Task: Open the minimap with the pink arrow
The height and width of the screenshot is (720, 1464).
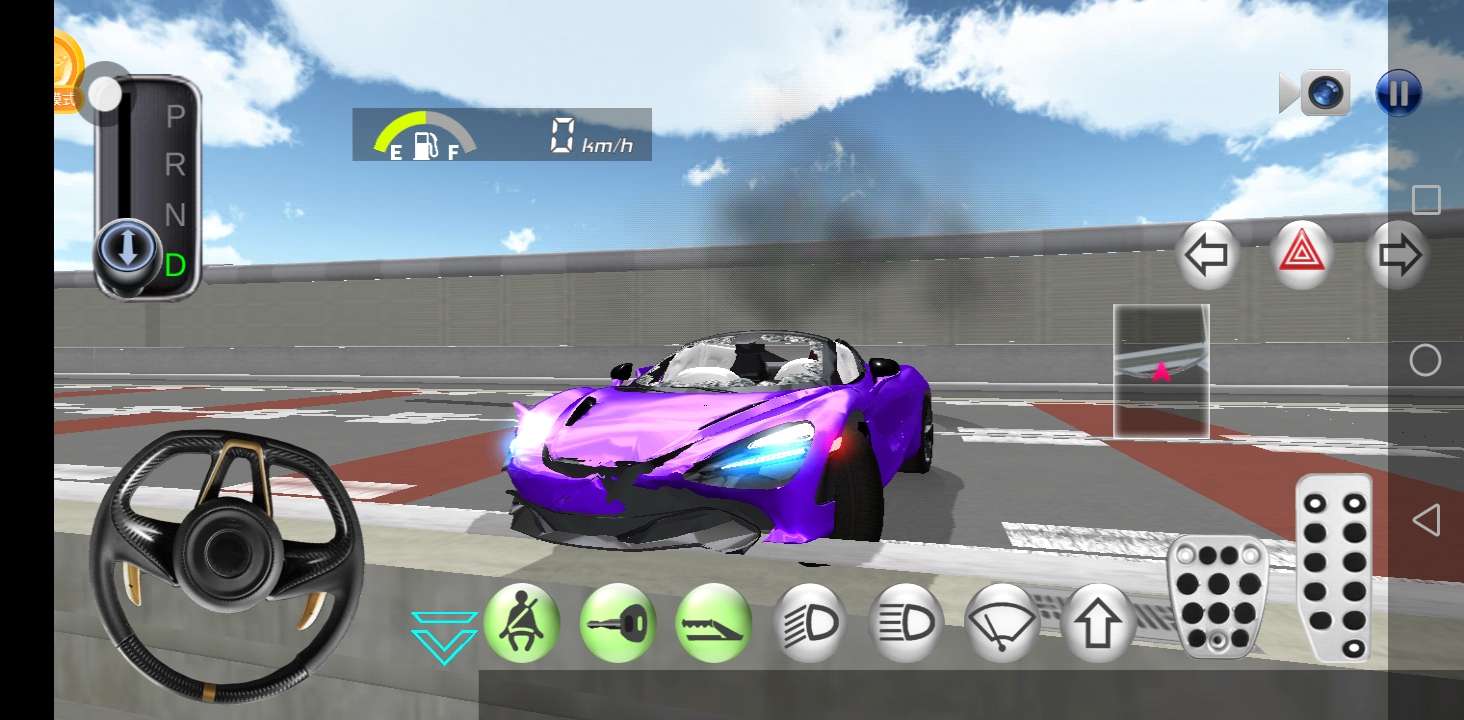Action: pos(1161,371)
